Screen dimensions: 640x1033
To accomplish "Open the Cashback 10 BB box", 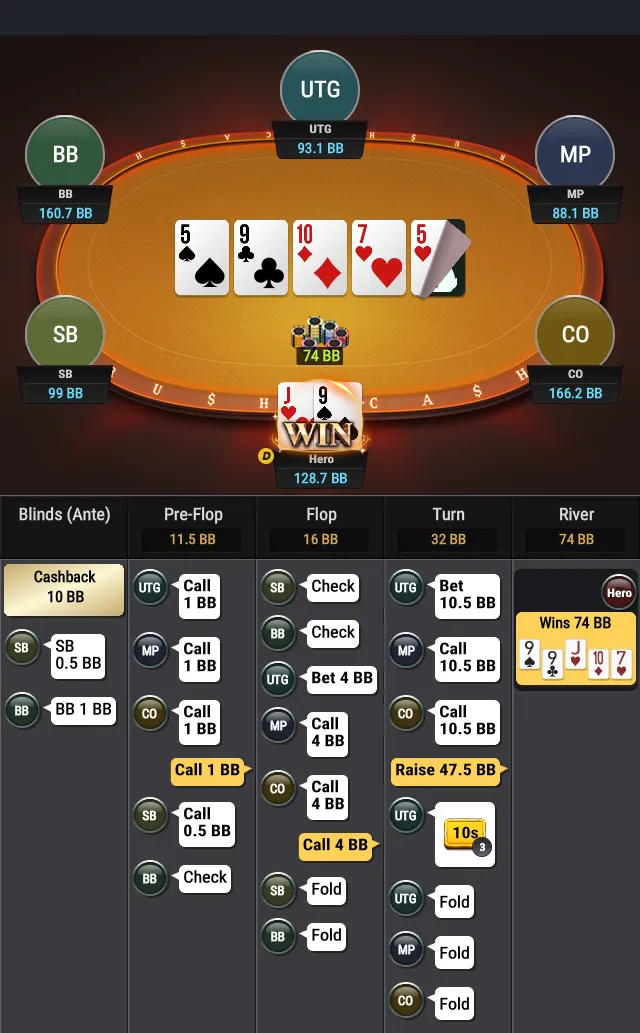I will pos(65,587).
